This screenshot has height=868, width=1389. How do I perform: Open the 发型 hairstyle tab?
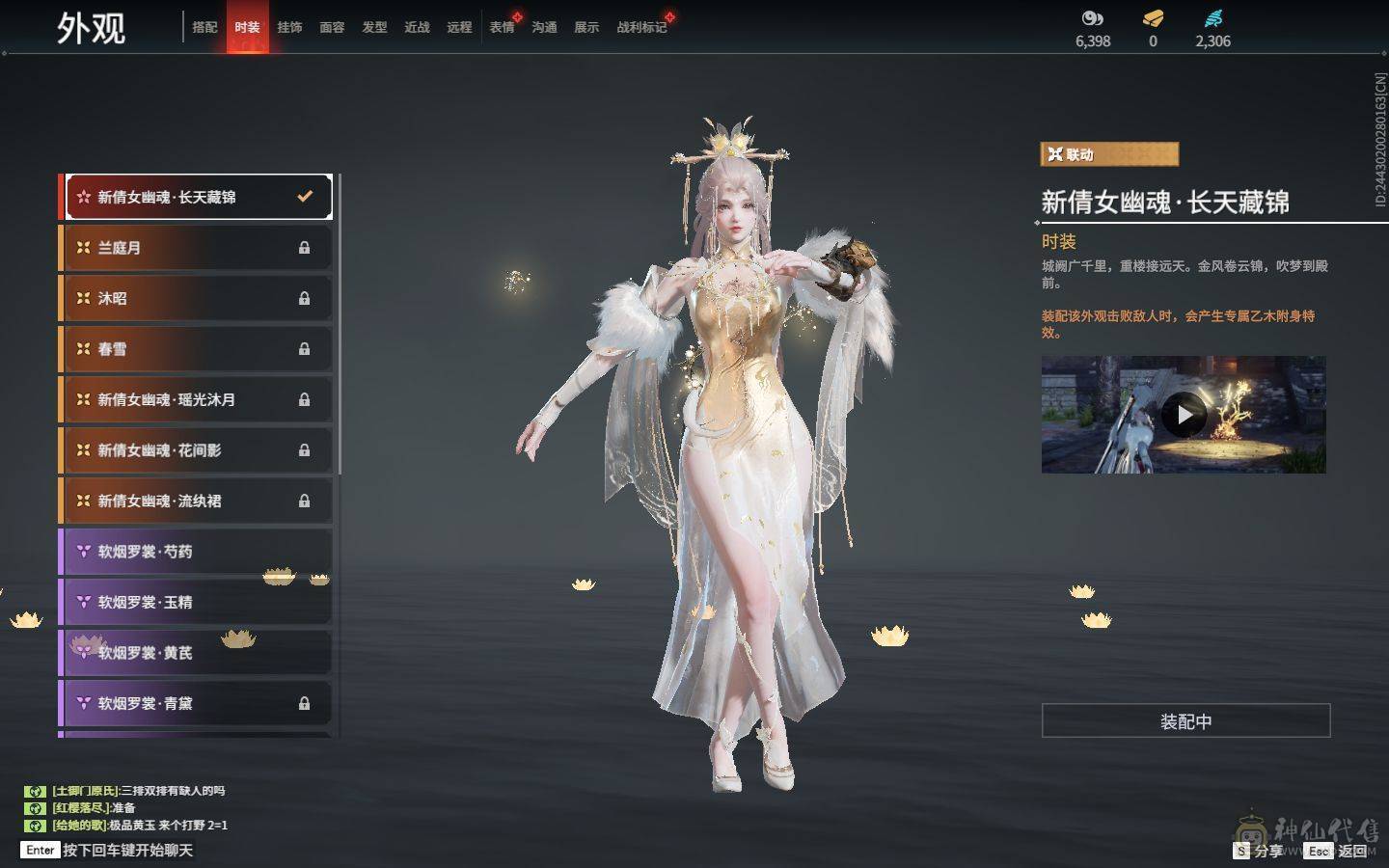point(375,27)
